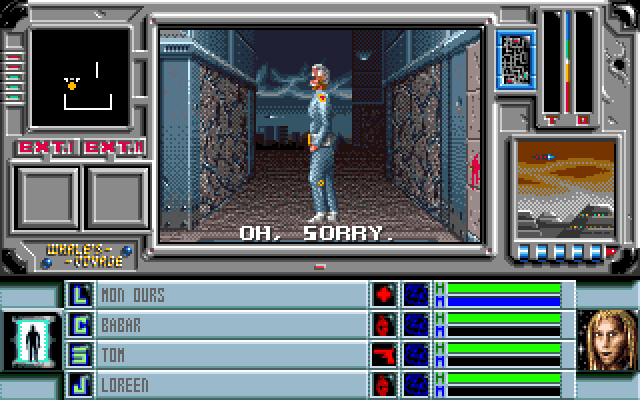Click Tom's red pistol weapon icon
This screenshot has height=400, width=640.
coord(384,354)
